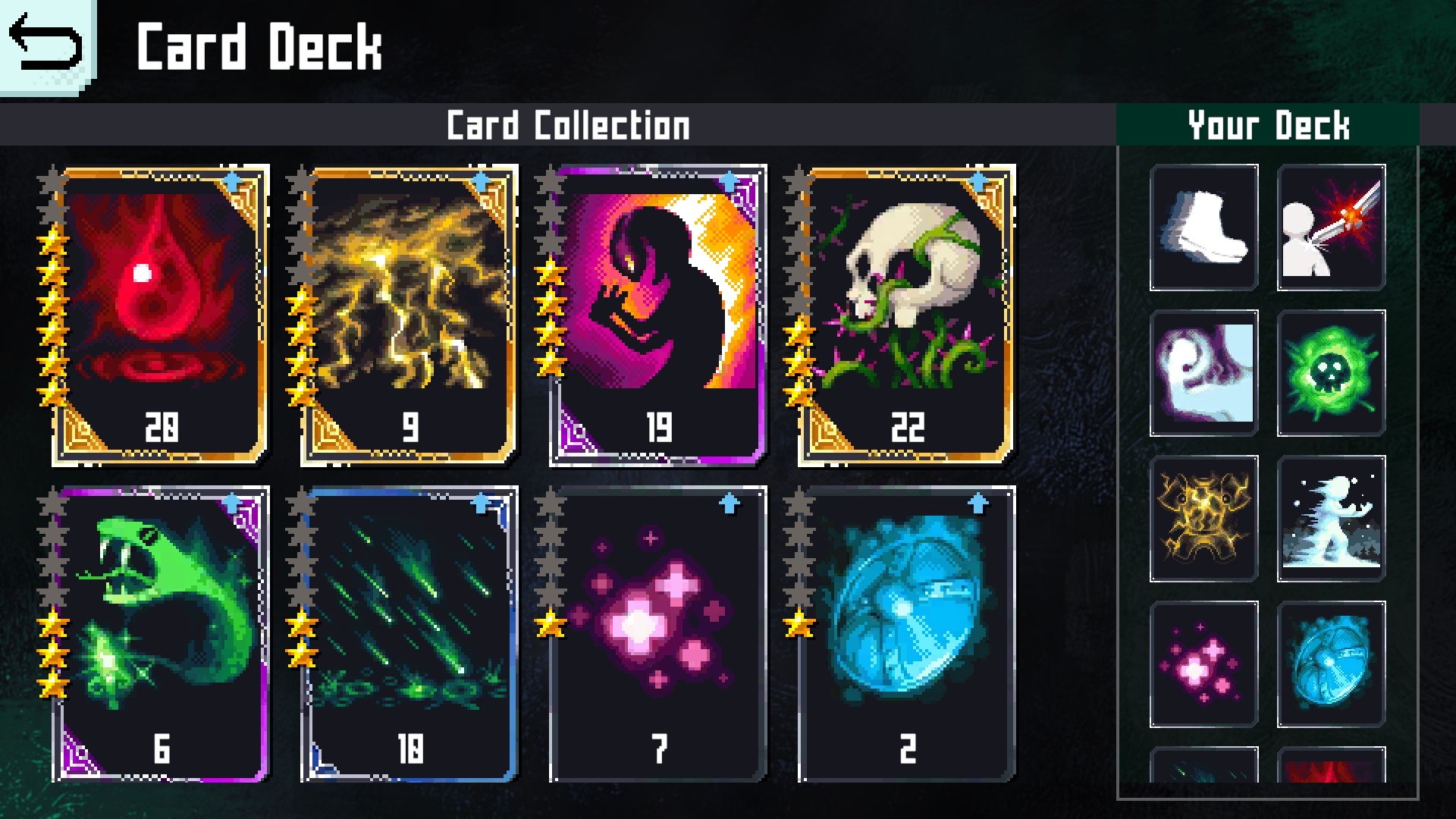This screenshot has height=819, width=1456.
Task: Click the sword stab deck slot
Action: [1332, 227]
